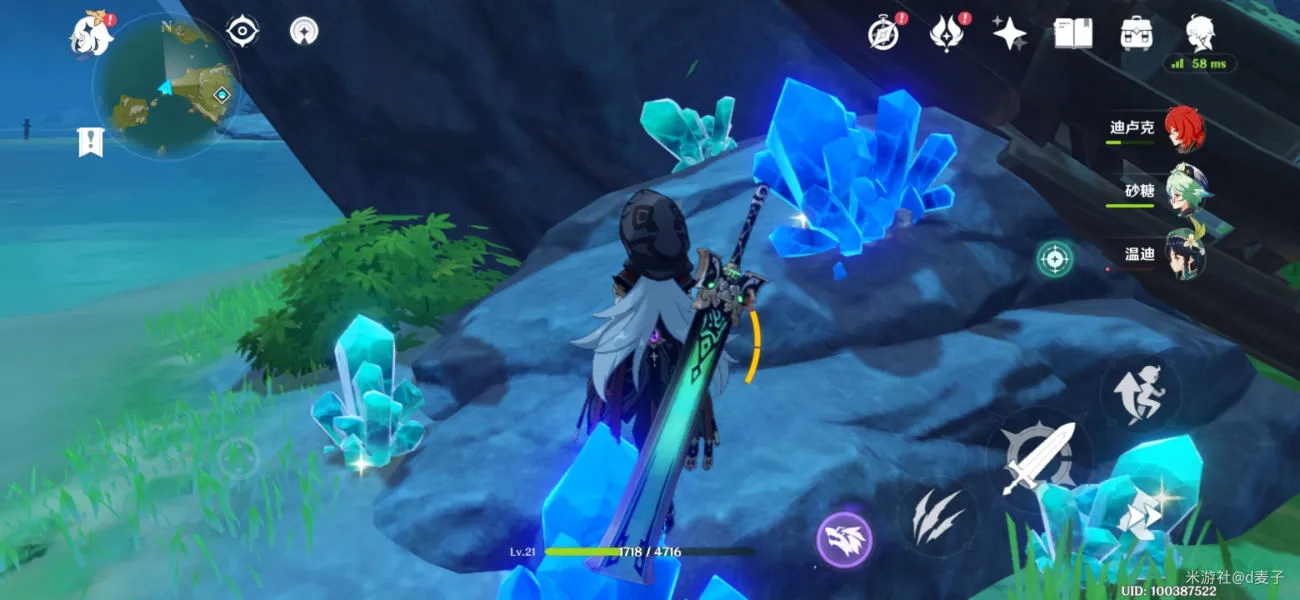Activate the wolf elemental burst
This screenshot has width=1300, height=600.
844,541
